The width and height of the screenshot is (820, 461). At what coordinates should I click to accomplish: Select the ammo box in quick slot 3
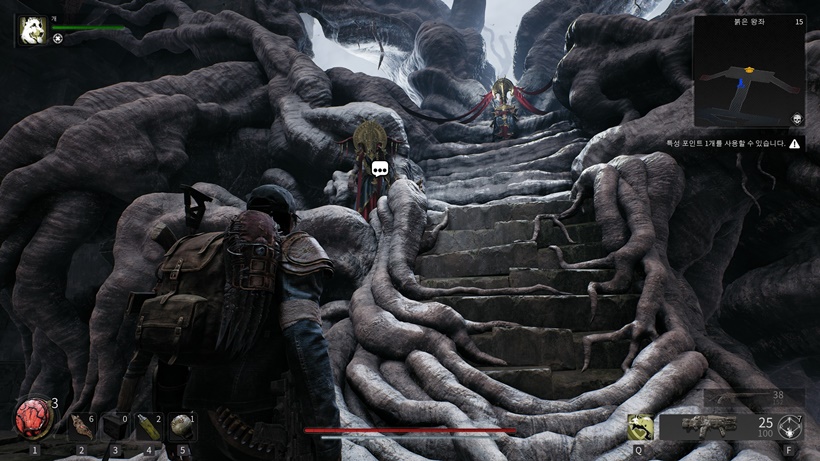click(116, 427)
